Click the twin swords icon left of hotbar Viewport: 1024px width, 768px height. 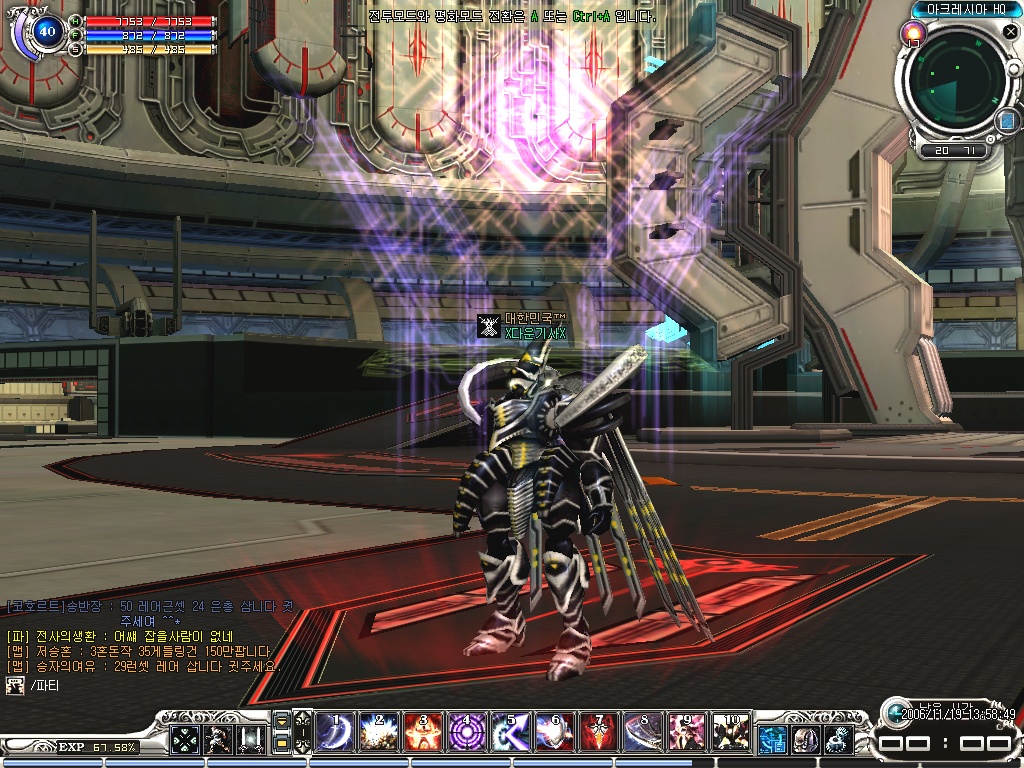(250, 739)
